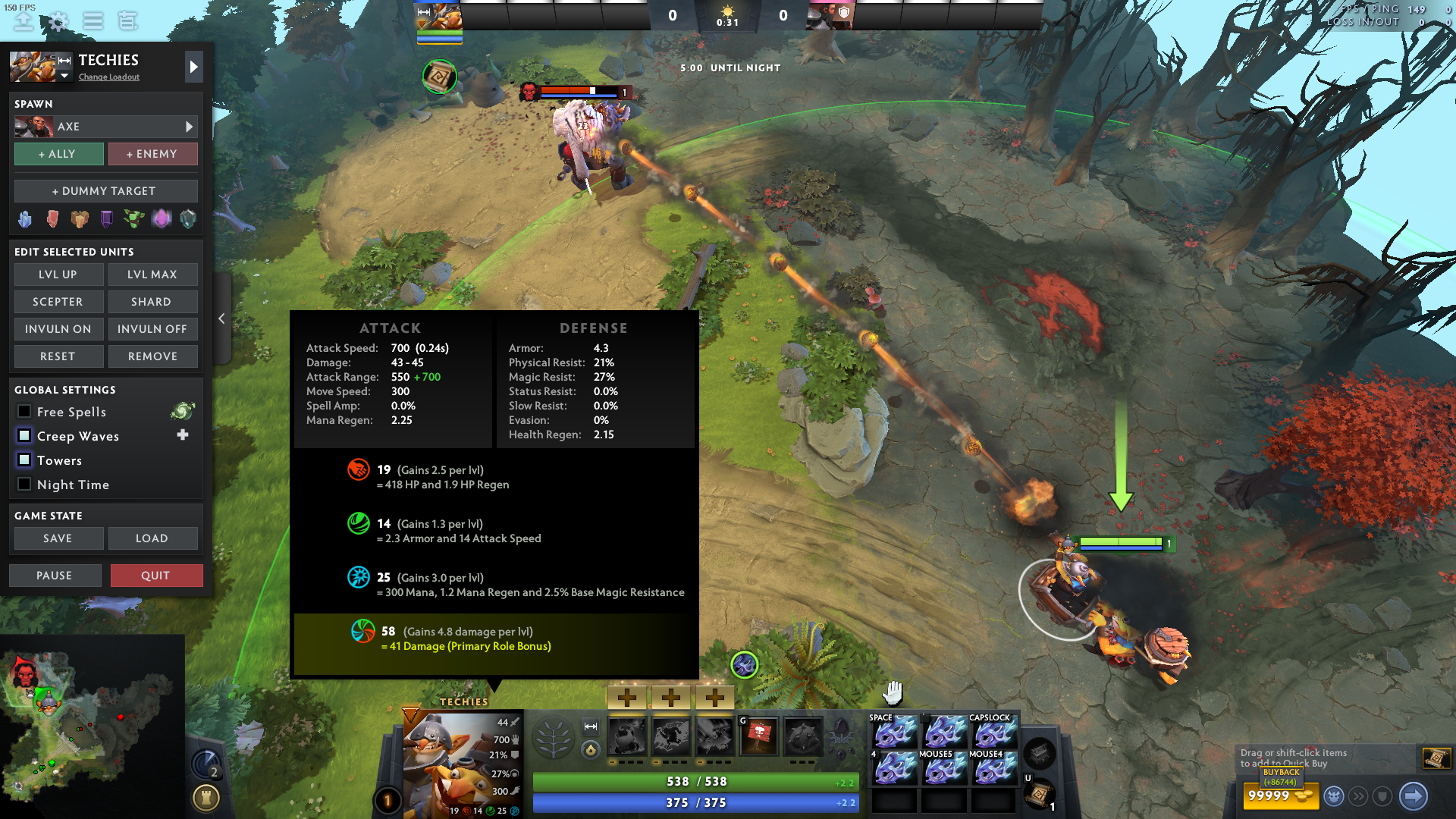
Task: Toggle the Towers checkbox
Action: click(24, 460)
